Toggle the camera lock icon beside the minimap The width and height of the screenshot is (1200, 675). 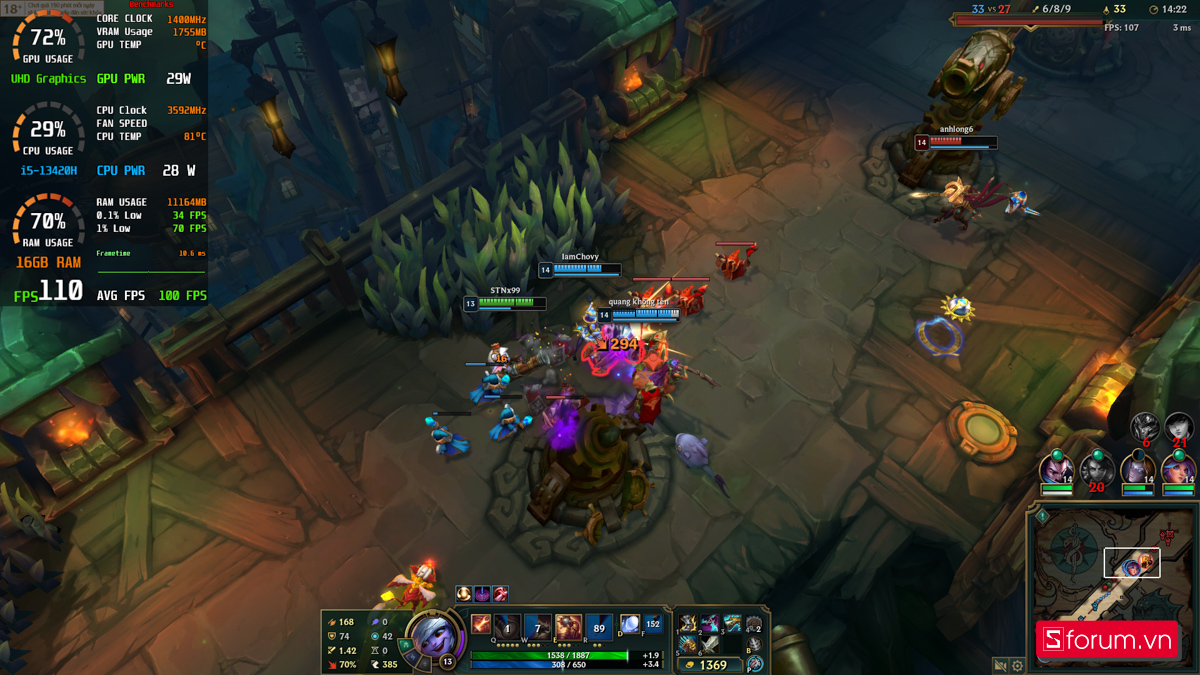(x=1000, y=665)
